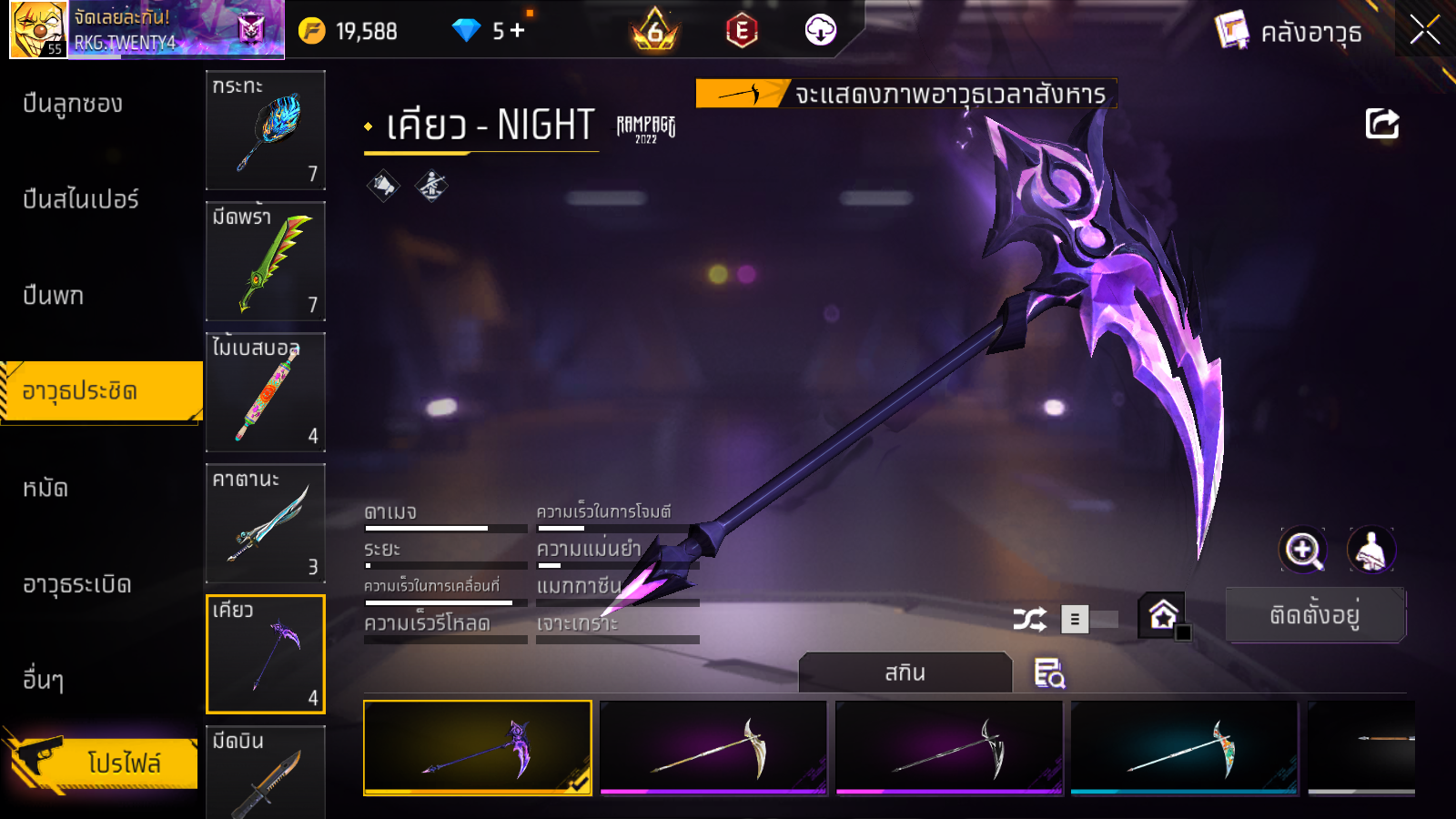Screen dimensions: 1456x819
Task: Select the มีดพร้า machete weapon tile
Action: pos(266,261)
